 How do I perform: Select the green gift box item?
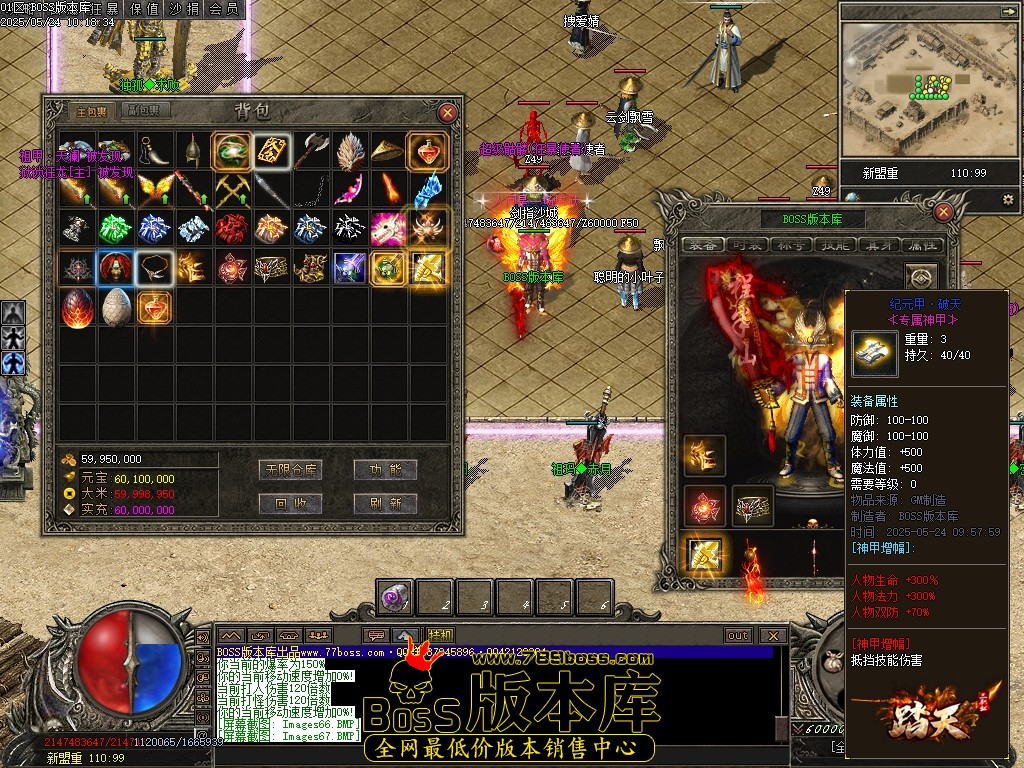115,228
